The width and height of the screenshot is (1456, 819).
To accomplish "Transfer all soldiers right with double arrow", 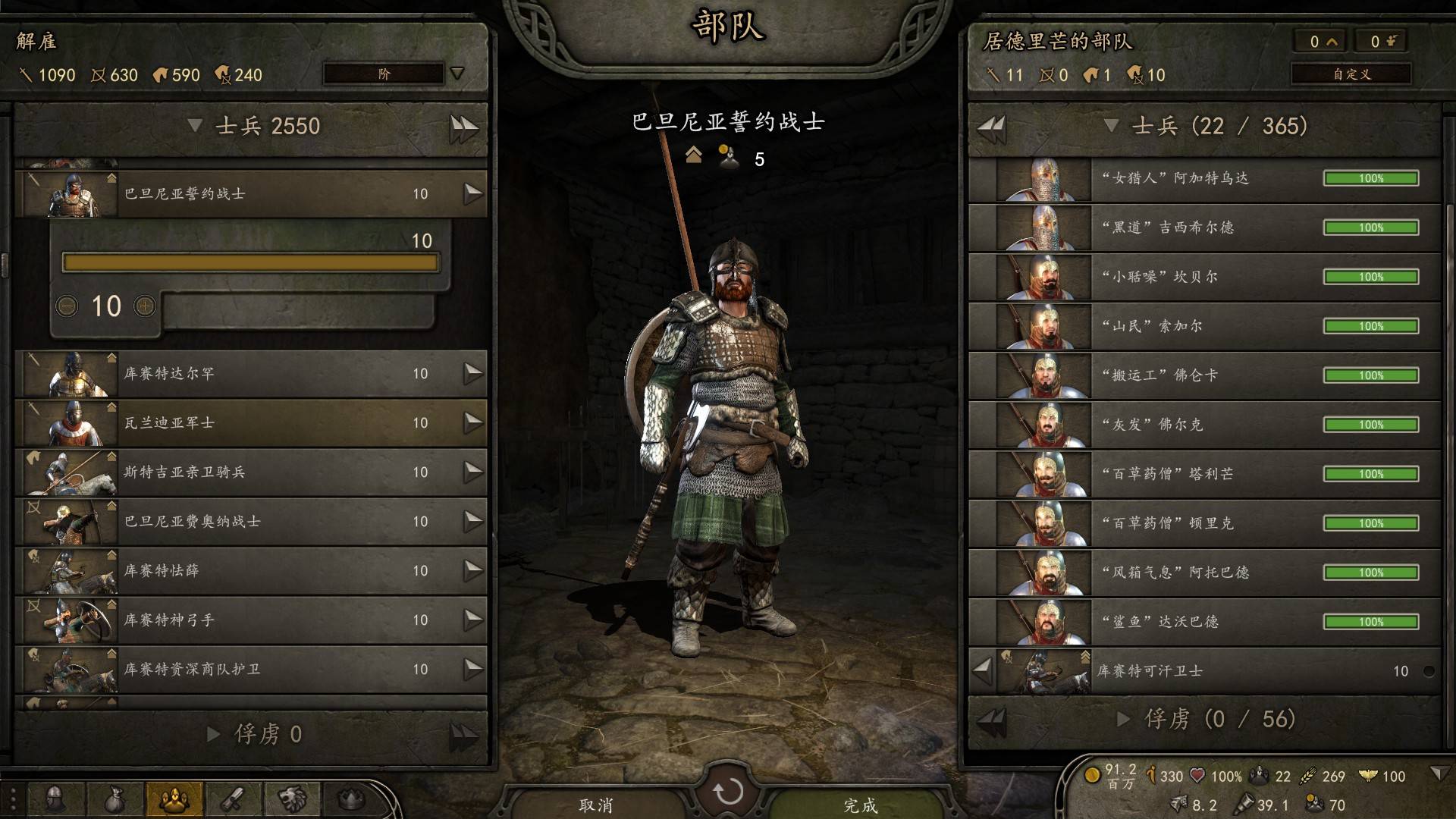I will pos(463,127).
